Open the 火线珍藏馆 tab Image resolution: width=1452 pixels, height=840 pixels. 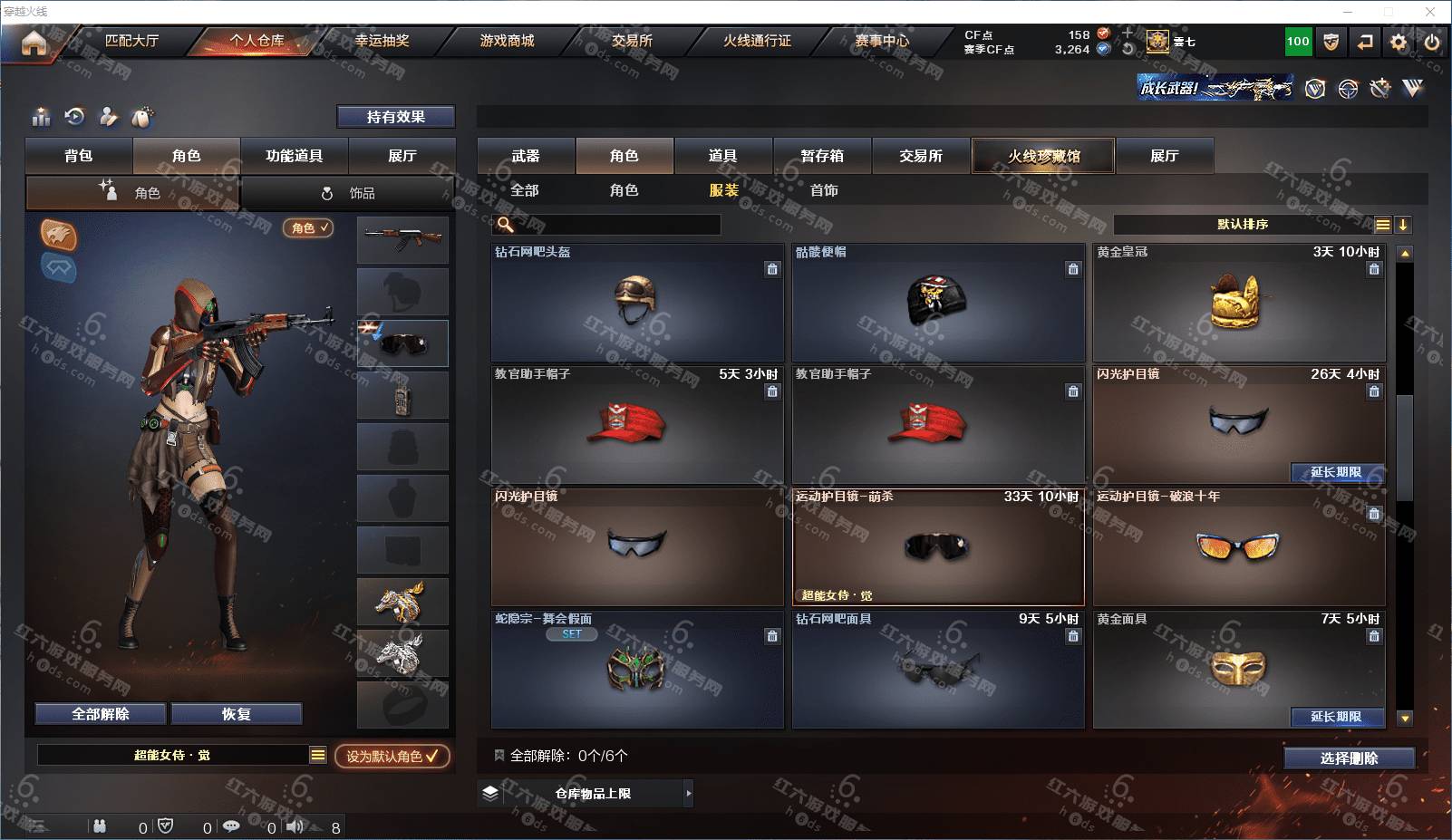tap(1043, 156)
